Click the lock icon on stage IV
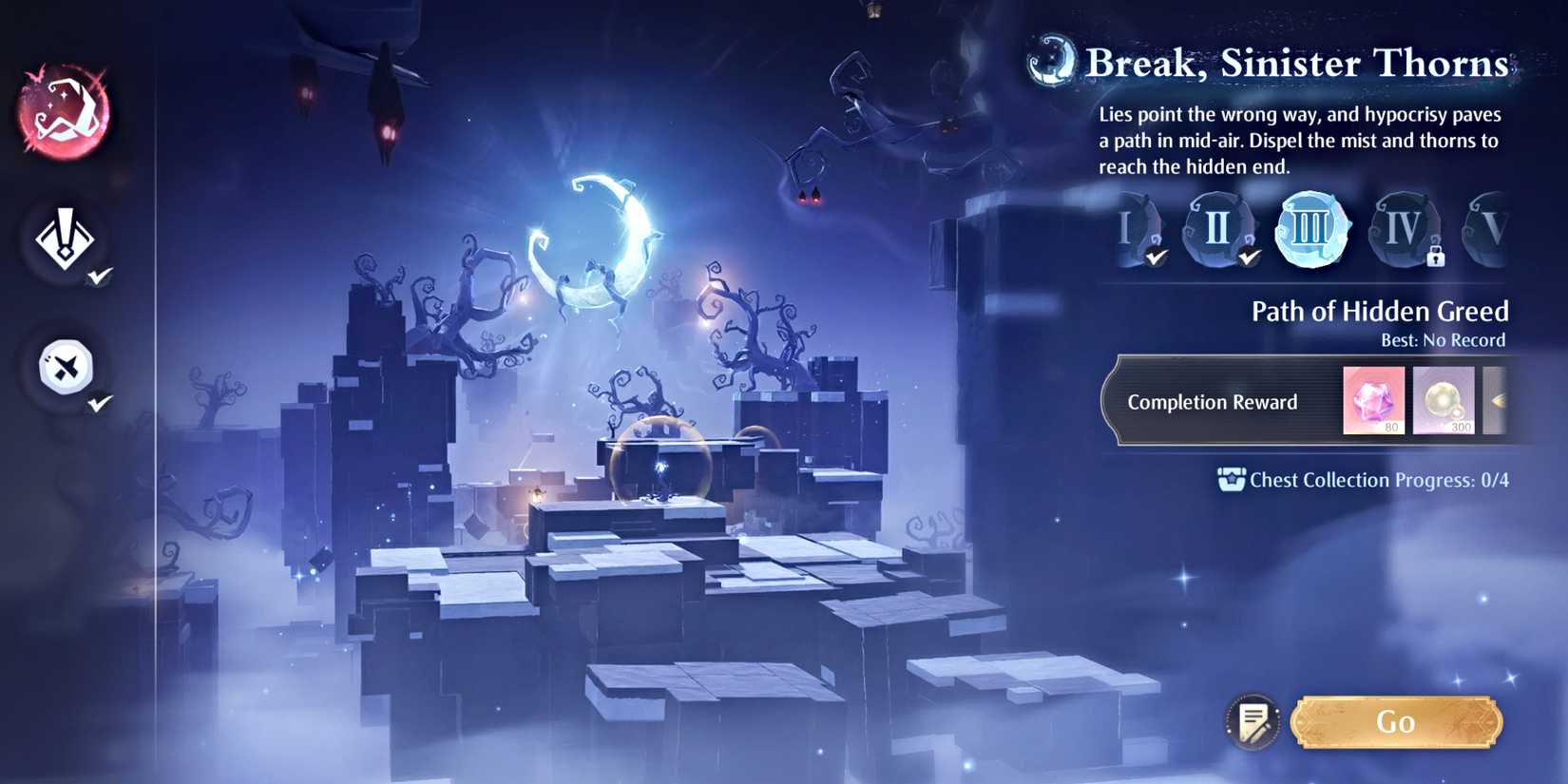 pos(1436,258)
